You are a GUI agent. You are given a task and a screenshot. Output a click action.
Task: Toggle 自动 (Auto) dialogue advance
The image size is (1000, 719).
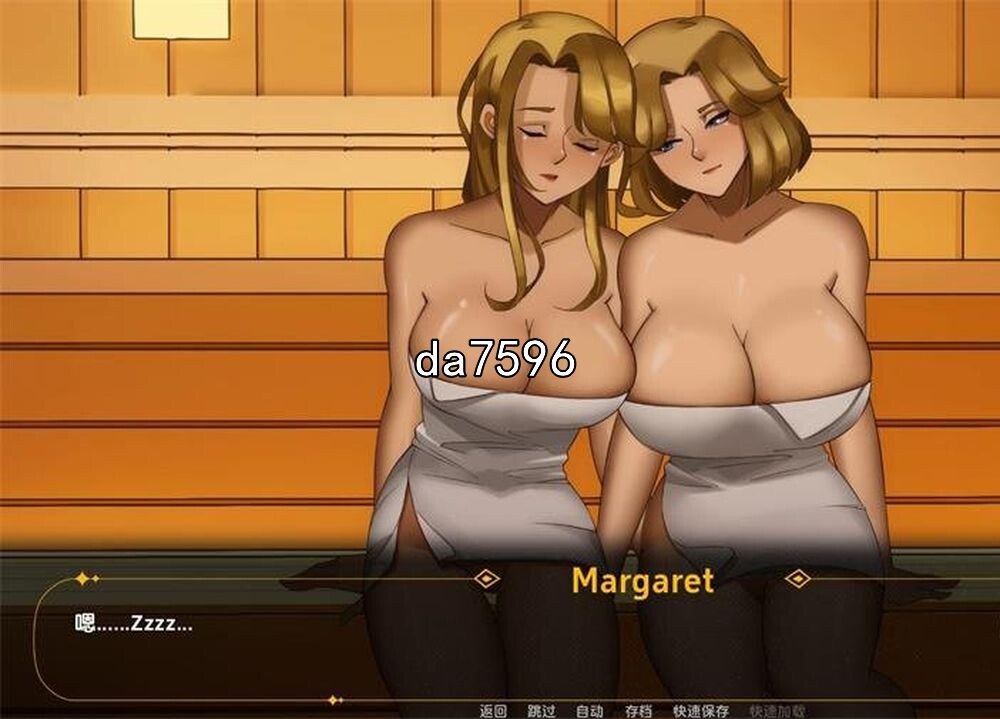(589, 711)
